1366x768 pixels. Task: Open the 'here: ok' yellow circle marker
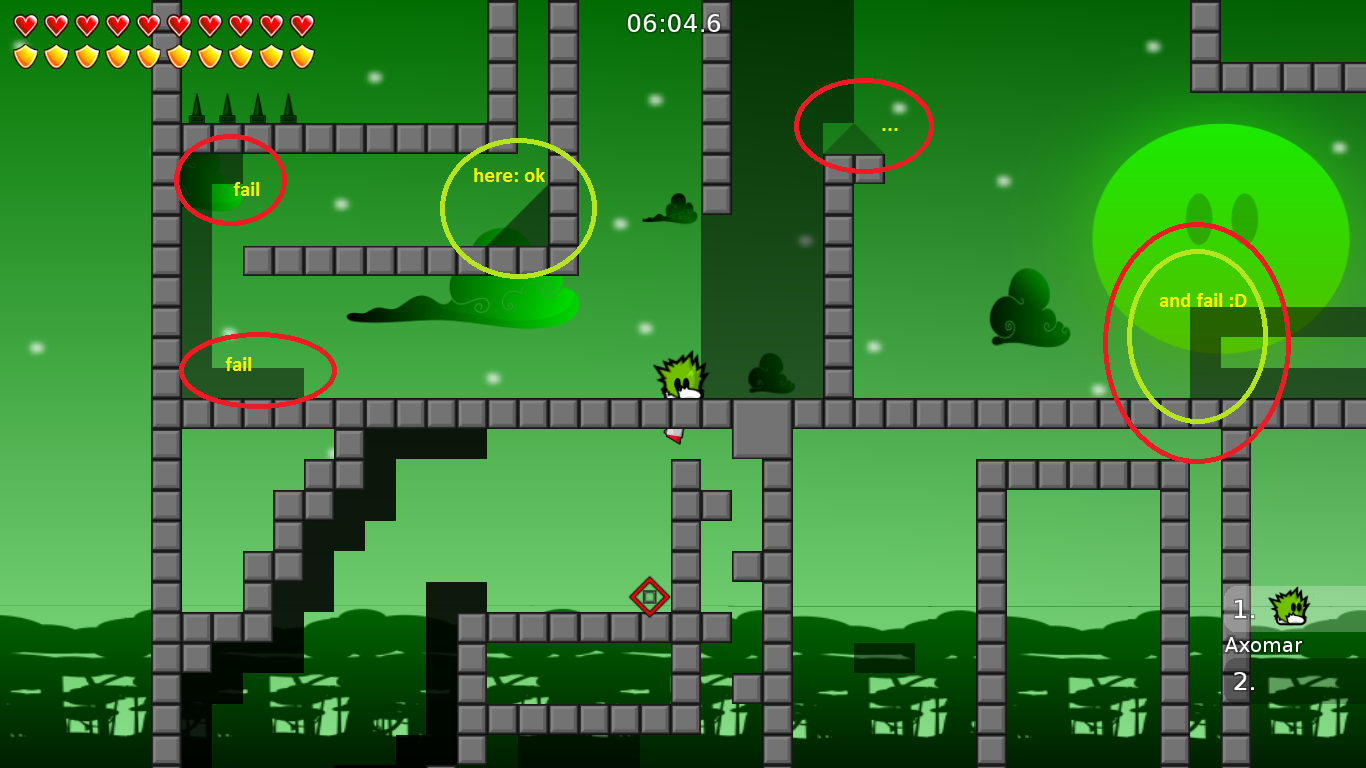(518, 207)
